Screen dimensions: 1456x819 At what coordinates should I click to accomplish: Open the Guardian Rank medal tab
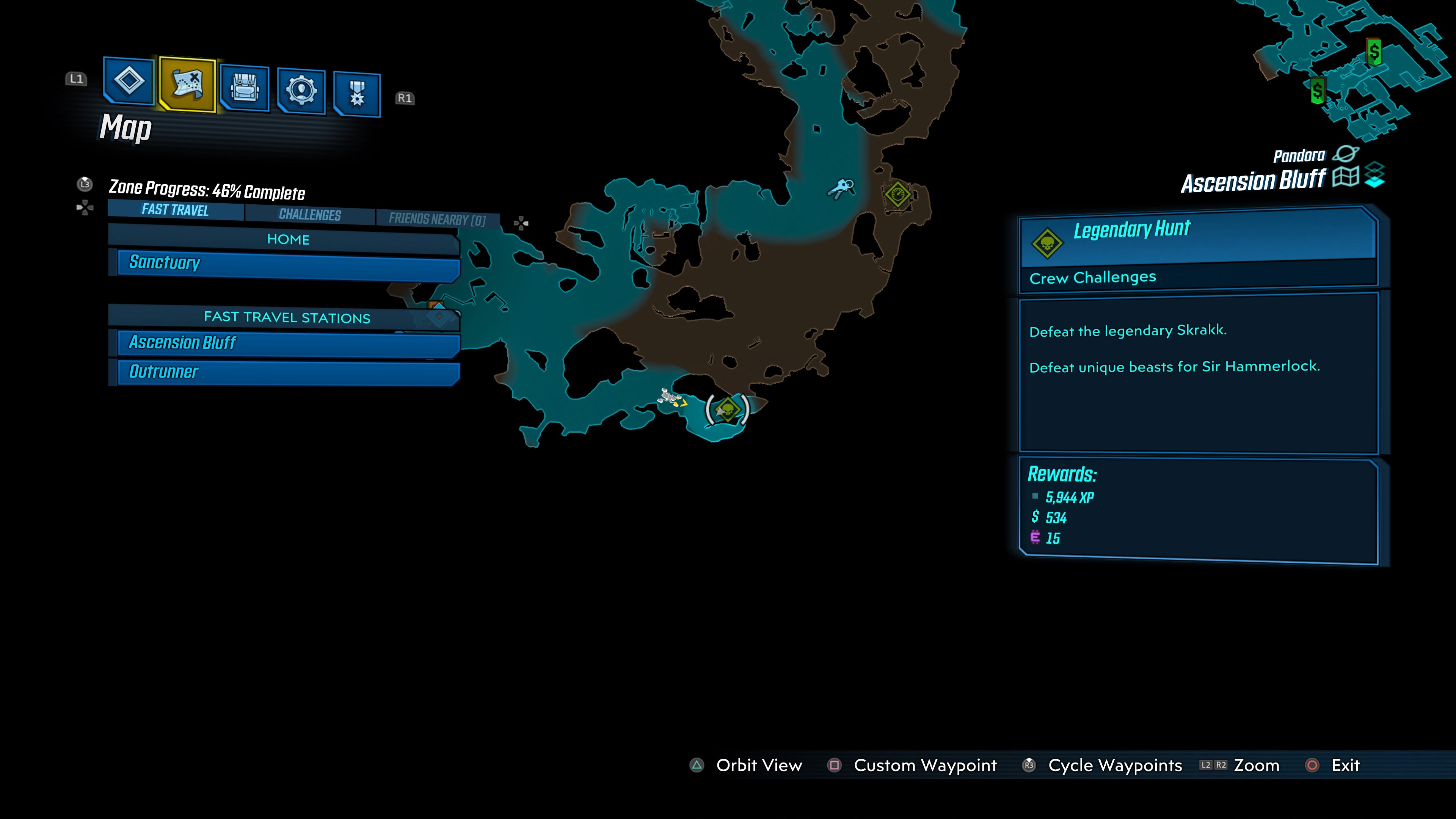coord(357,93)
